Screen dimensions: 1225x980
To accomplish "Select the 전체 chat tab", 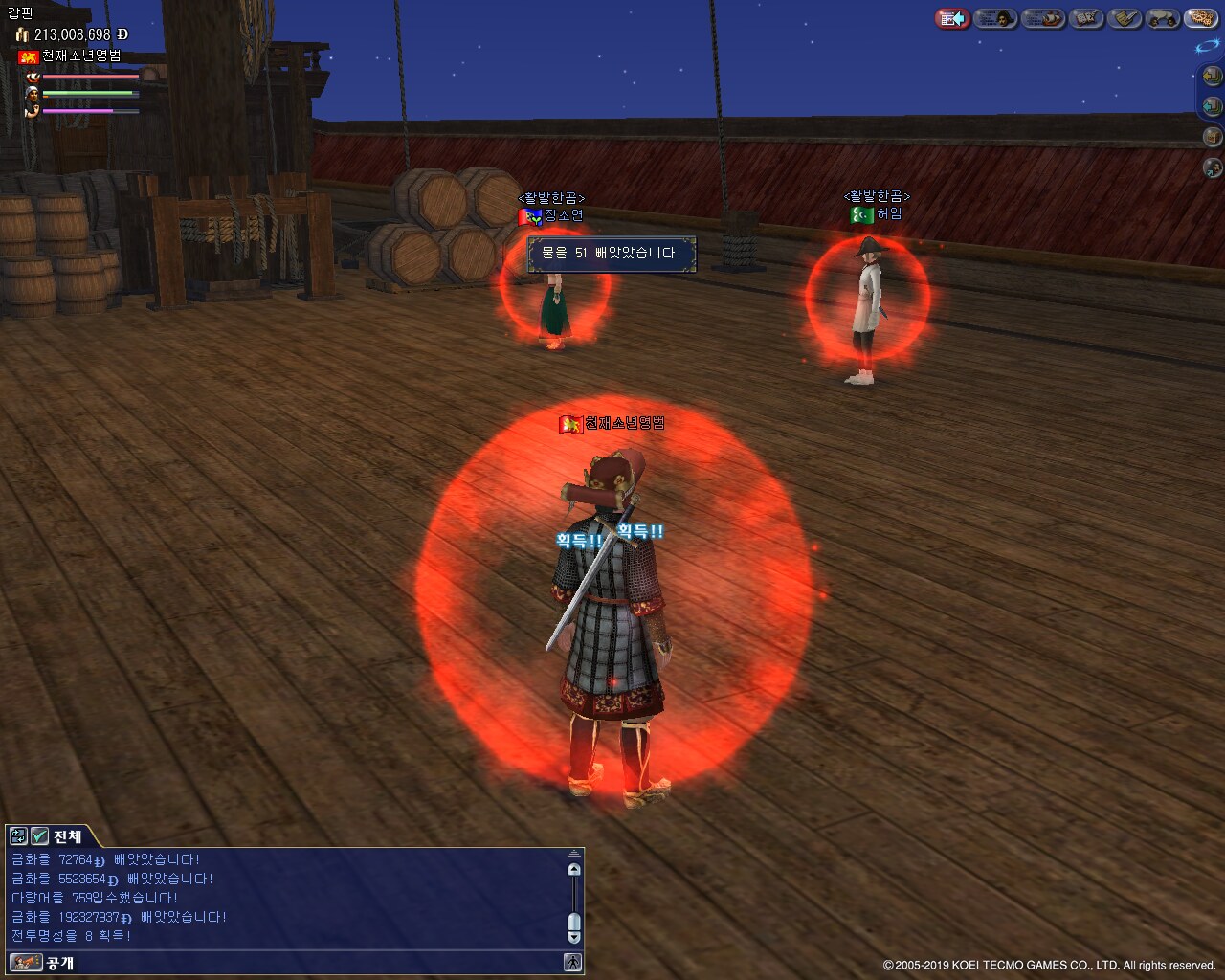I will click(x=67, y=836).
